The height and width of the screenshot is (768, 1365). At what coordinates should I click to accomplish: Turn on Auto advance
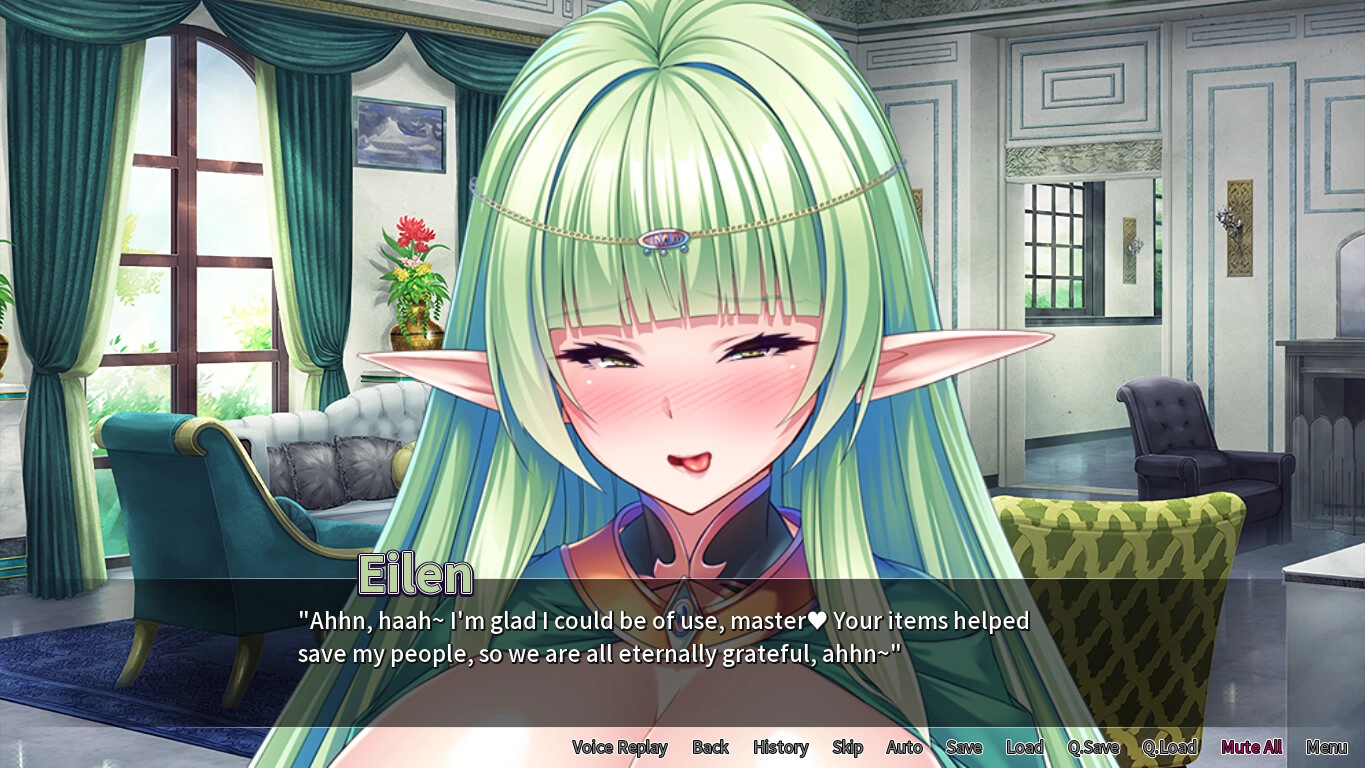click(x=904, y=747)
